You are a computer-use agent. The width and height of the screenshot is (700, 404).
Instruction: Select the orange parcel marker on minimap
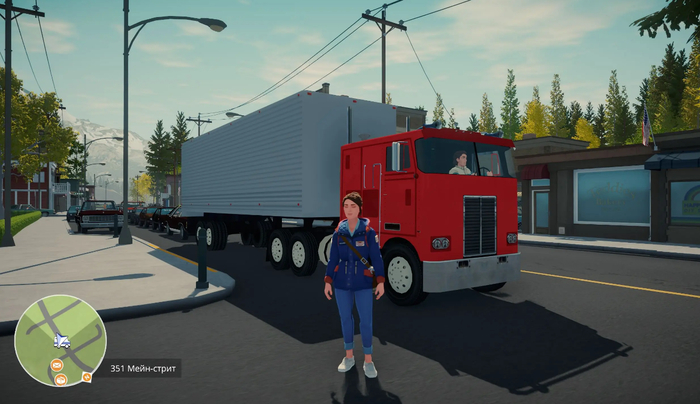(x=60, y=379)
